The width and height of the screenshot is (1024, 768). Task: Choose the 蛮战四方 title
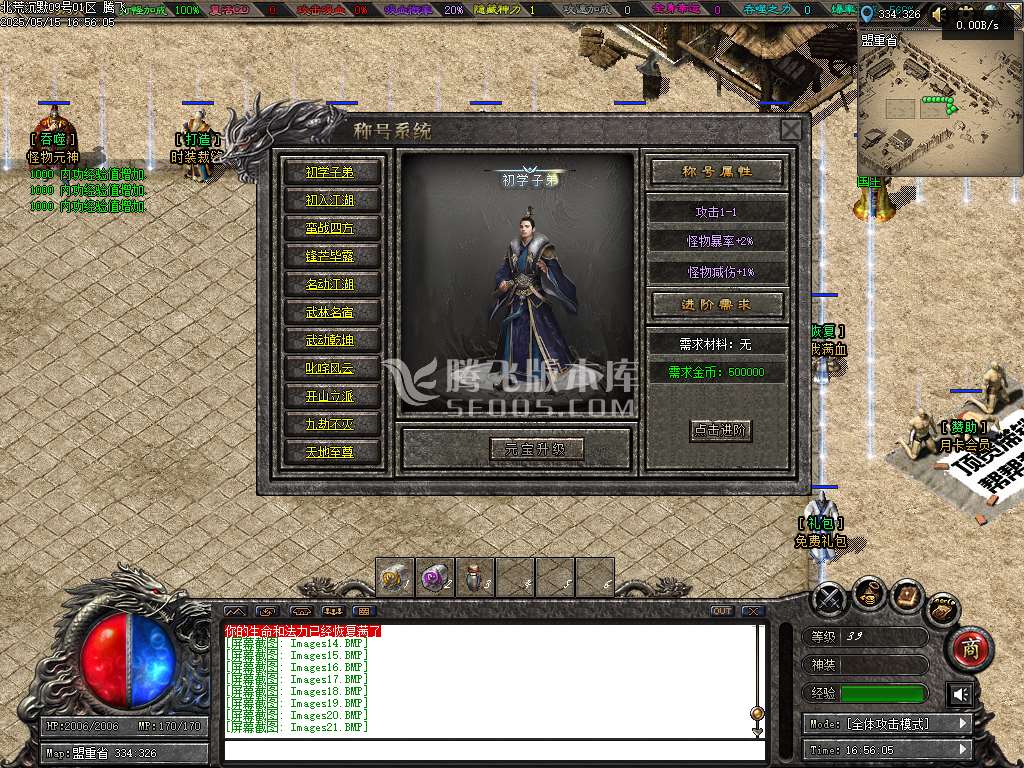click(329, 228)
